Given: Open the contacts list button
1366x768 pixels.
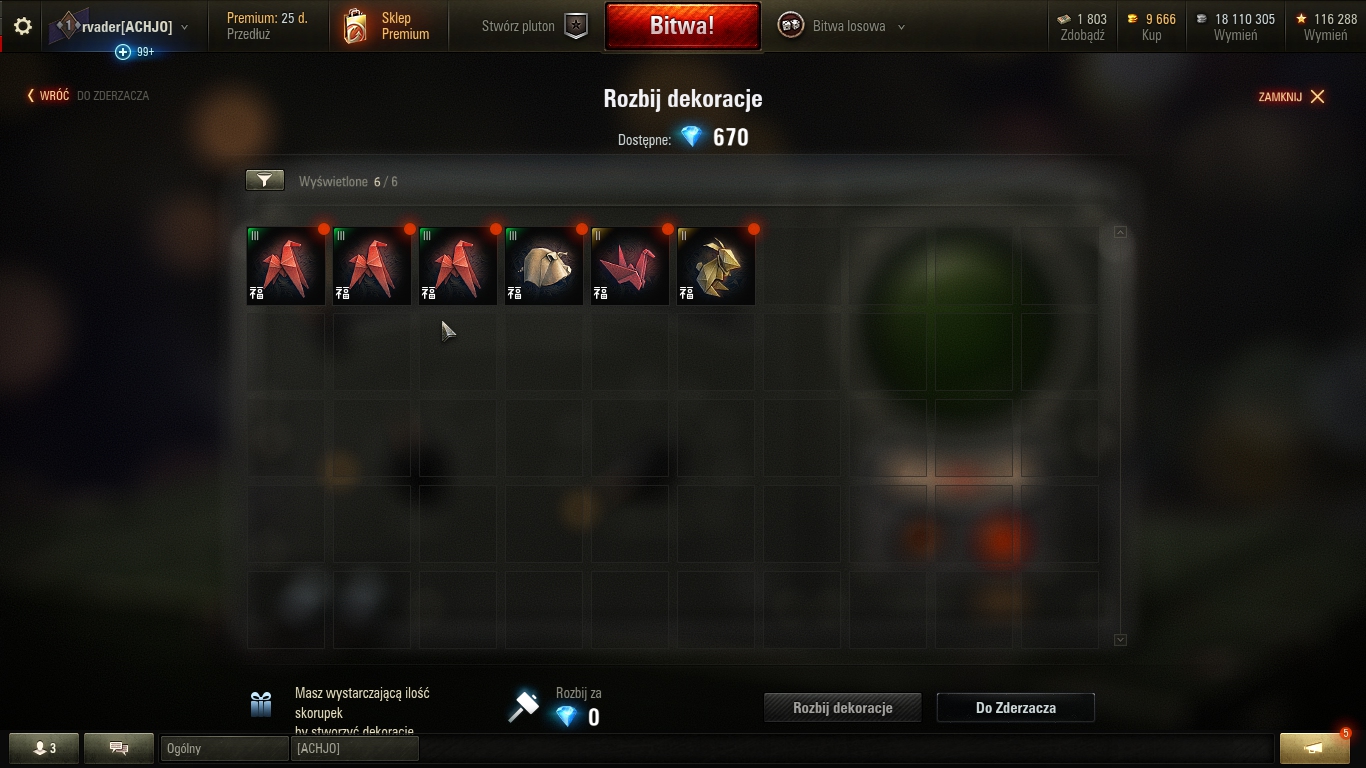Looking at the screenshot, I should tap(44, 748).
